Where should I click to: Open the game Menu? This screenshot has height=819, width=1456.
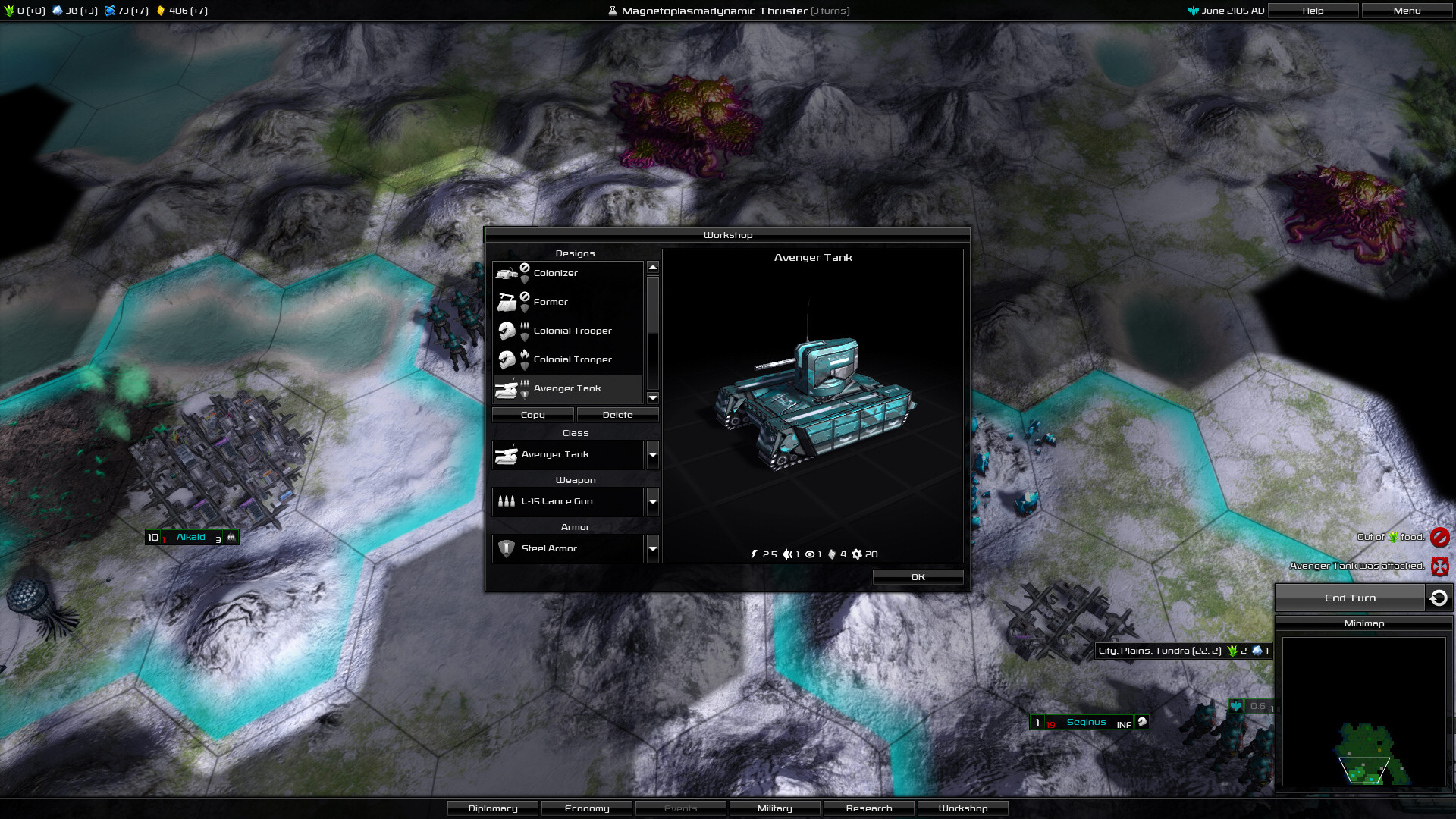click(x=1407, y=11)
